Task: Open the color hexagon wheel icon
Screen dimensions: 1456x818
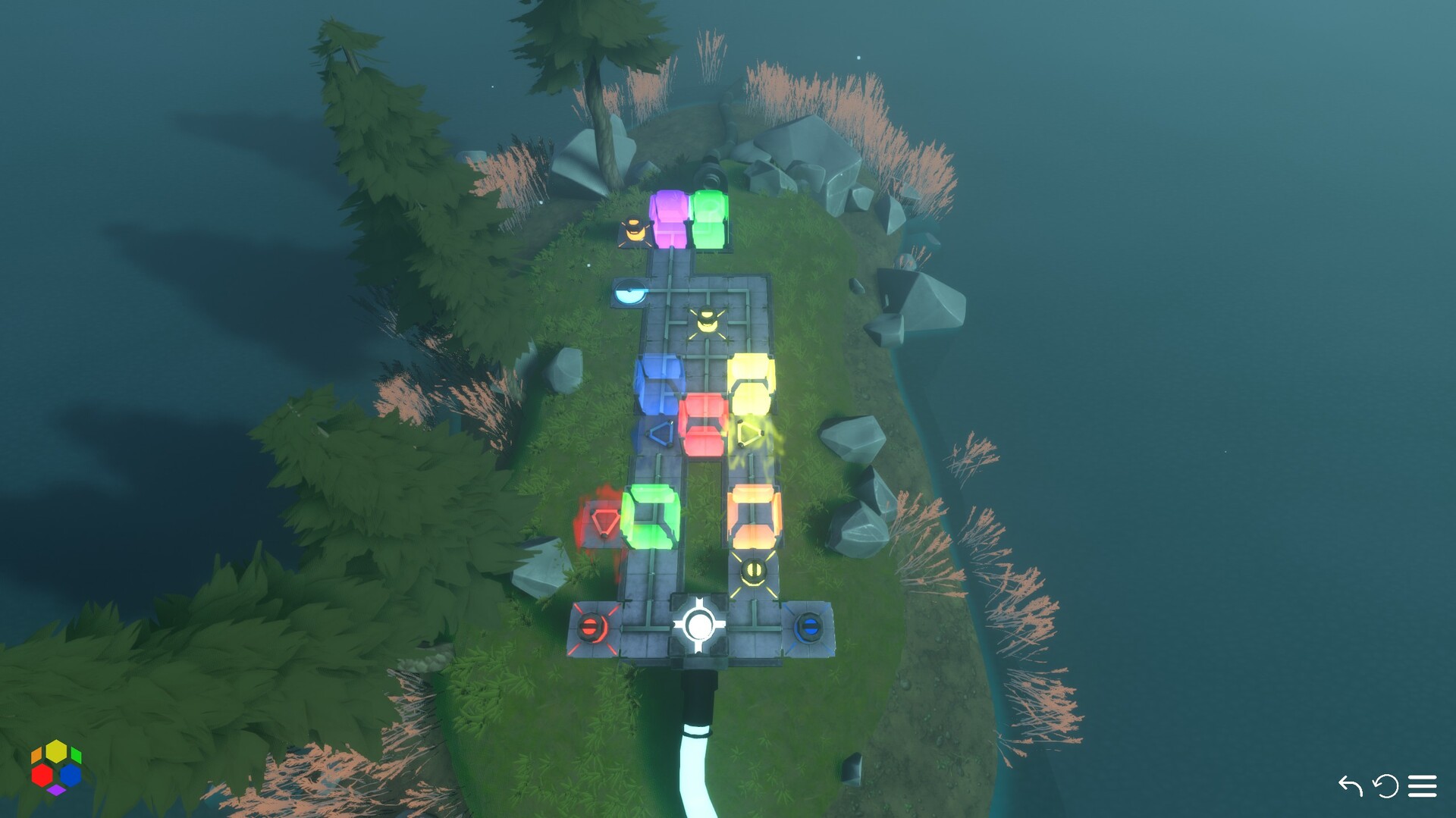Action: (56, 766)
